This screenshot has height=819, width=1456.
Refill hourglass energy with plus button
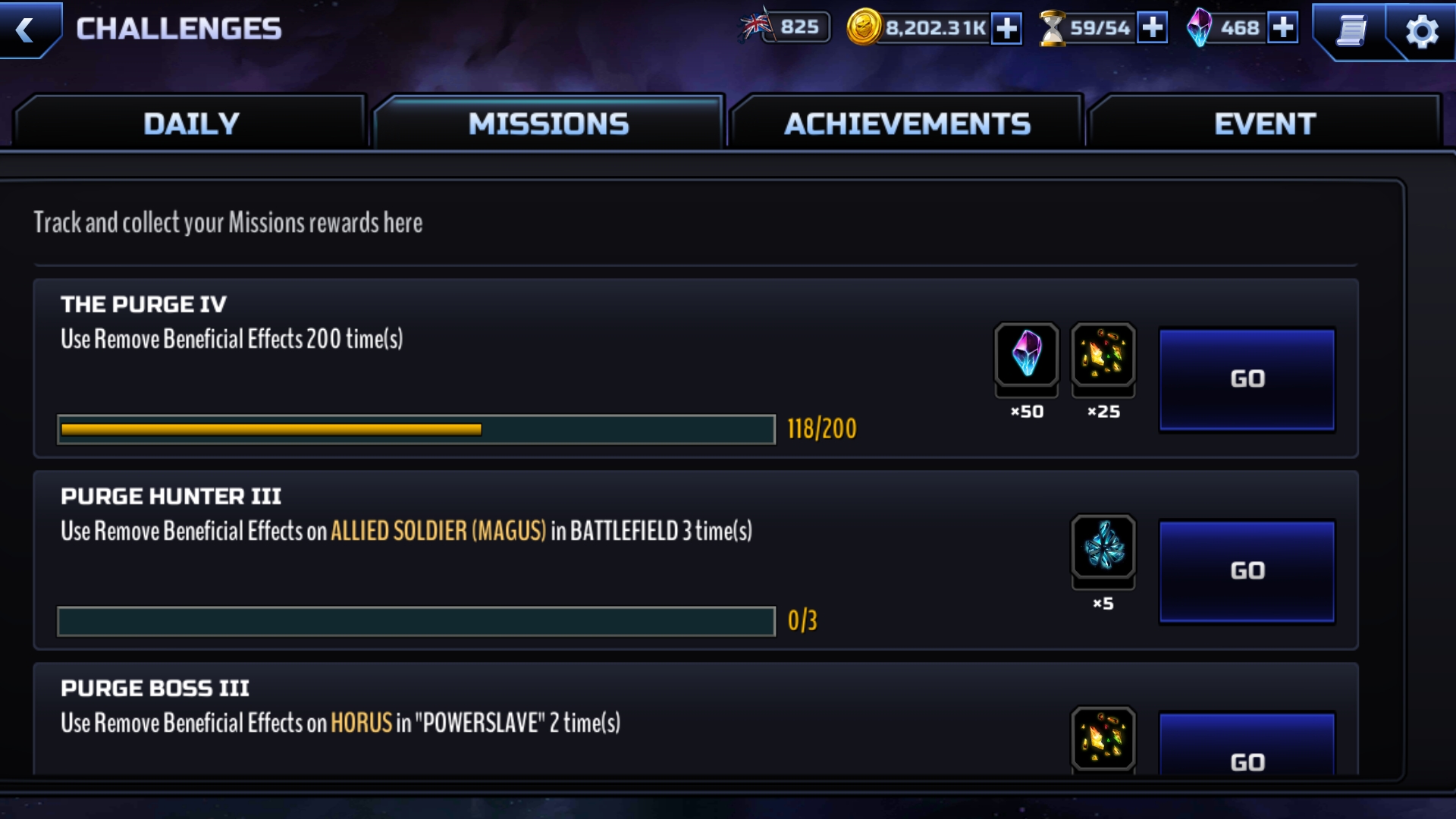coord(1152,28)
